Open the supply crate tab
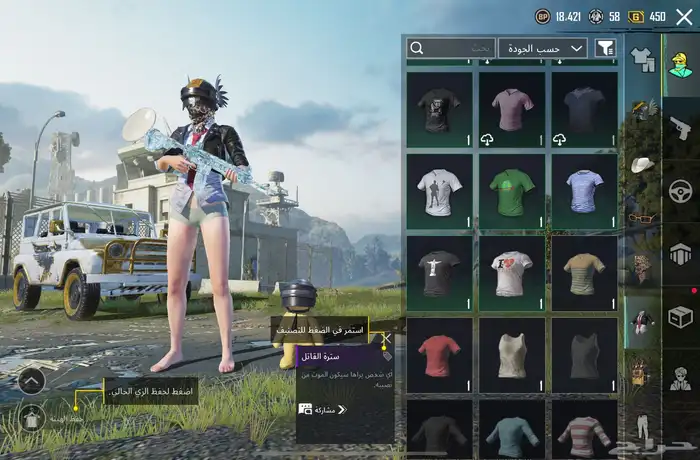The width and height of the screenshot is (700, 460). 681,317
